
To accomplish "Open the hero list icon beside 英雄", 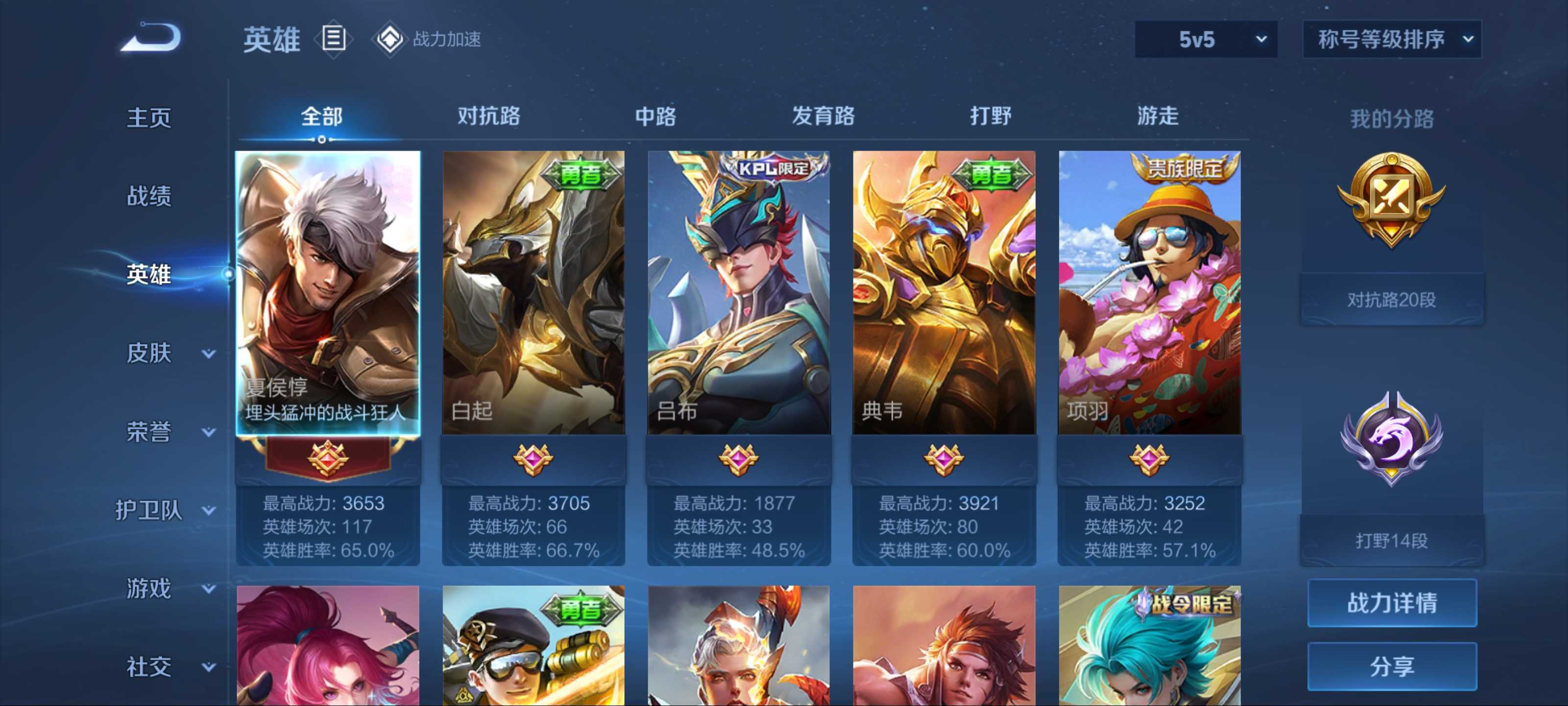I will [334, 39].
